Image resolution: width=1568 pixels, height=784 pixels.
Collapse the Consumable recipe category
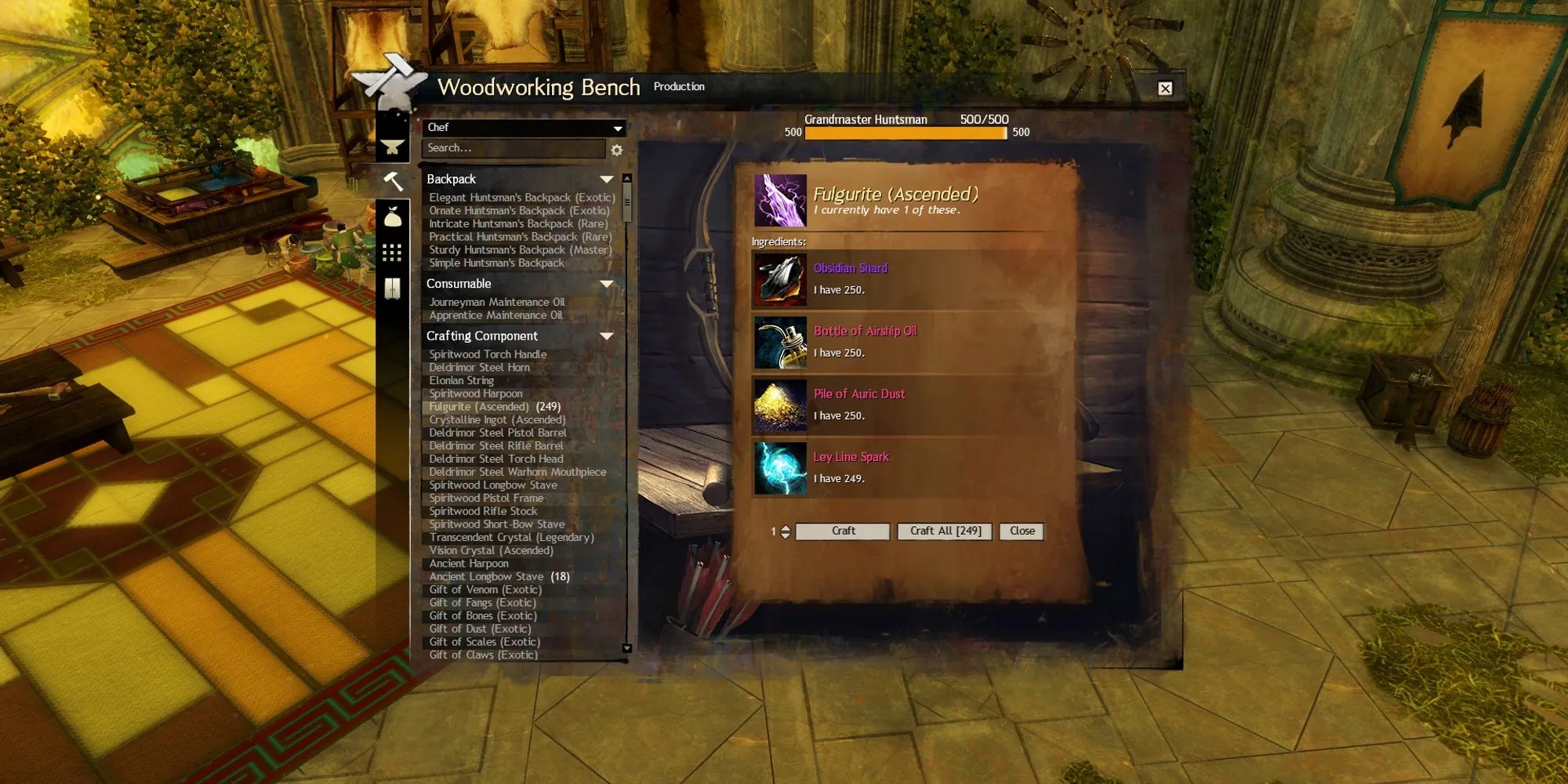click(x=606, y=285)
